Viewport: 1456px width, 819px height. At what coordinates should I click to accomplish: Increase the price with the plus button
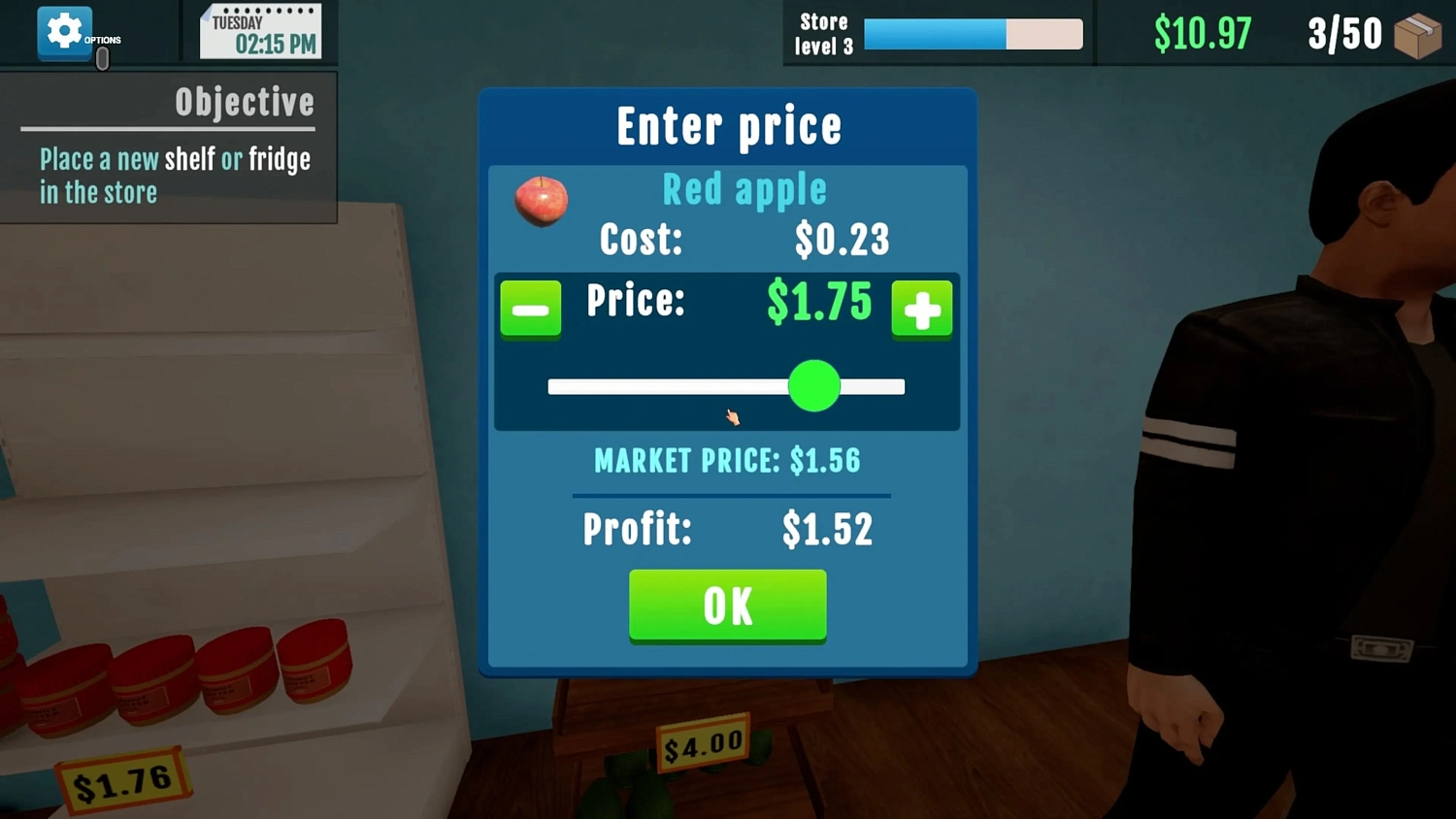pos(921,309)
